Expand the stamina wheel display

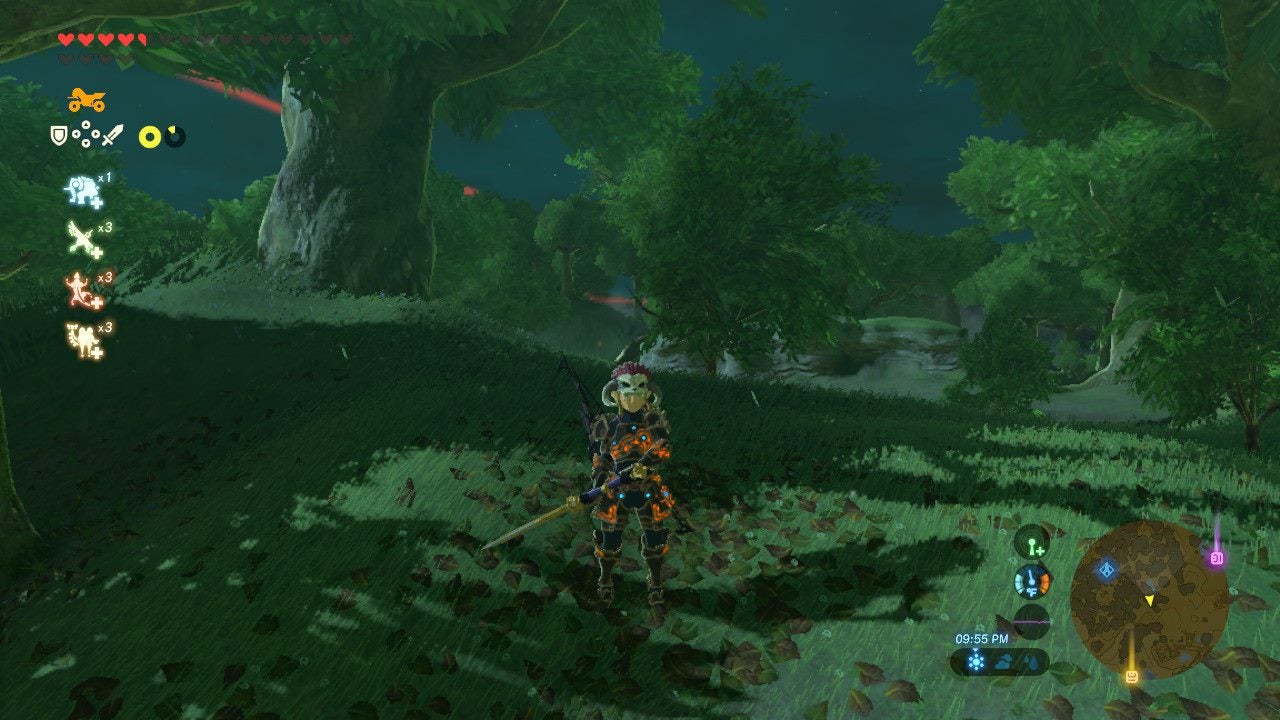[150, 136]
